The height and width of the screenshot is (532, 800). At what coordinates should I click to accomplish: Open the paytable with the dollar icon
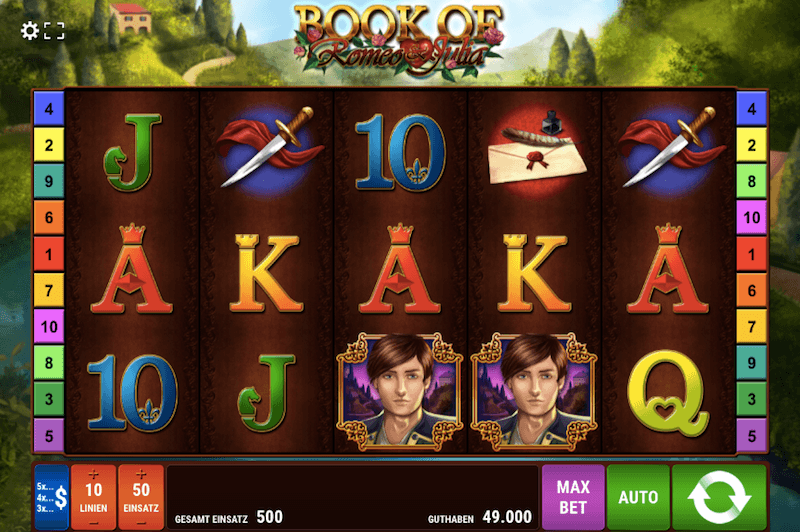pyautogui.click(x=52, y=496)
